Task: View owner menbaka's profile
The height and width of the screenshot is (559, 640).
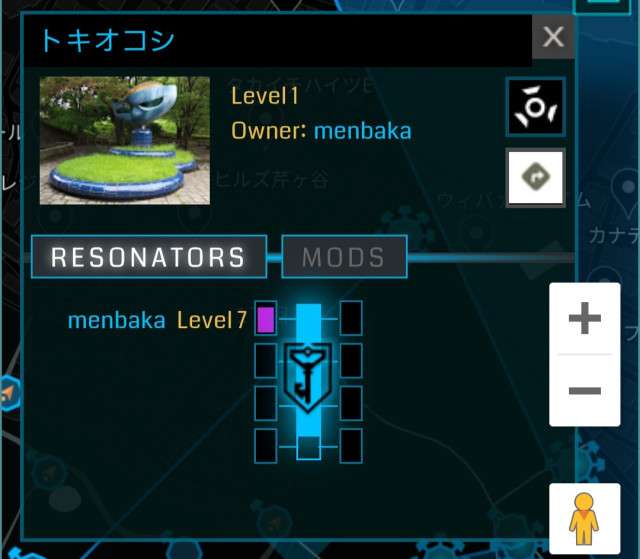Action: [x=362, y=131]
